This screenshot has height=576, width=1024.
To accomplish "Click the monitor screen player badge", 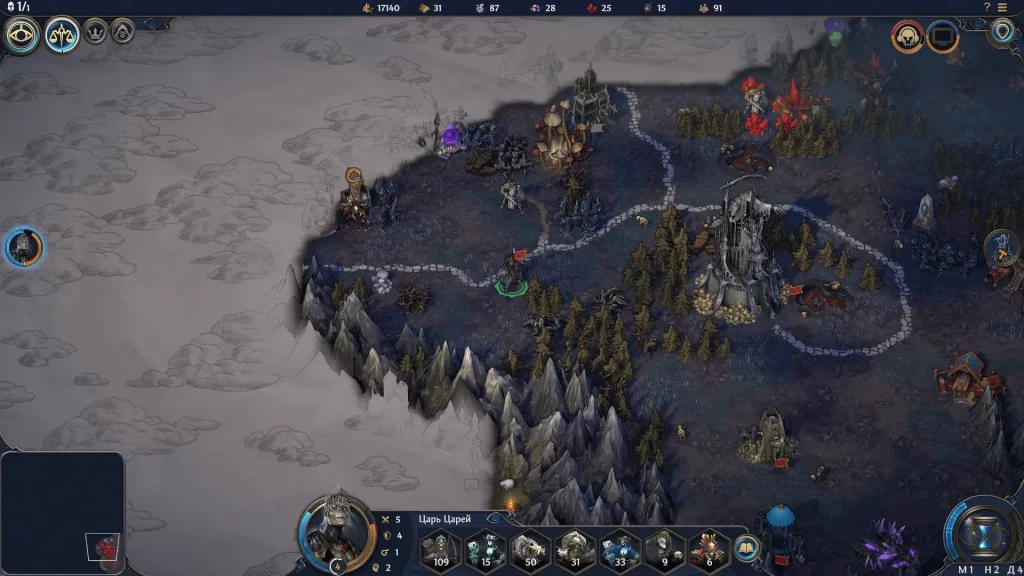I will [x=942, y=37].
